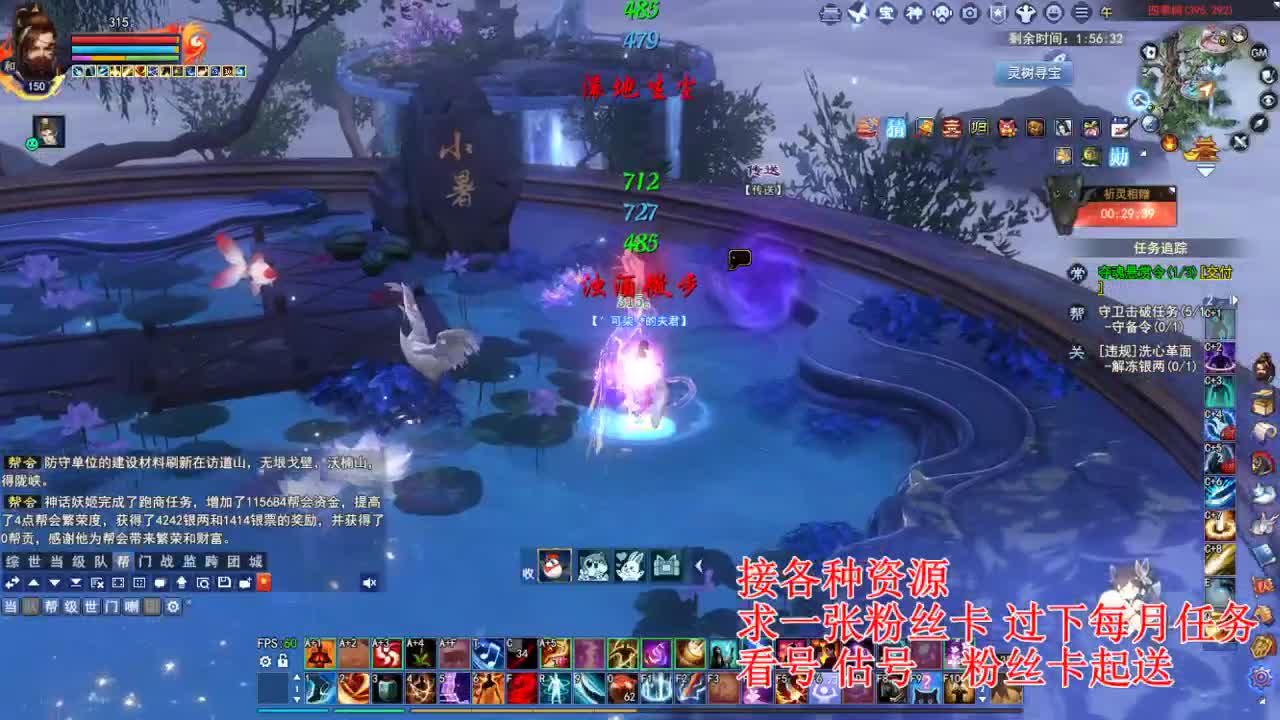Toggle the hotbar lock icon
The height and width of the screenshot is (720, 1280).
coord(282,661)
